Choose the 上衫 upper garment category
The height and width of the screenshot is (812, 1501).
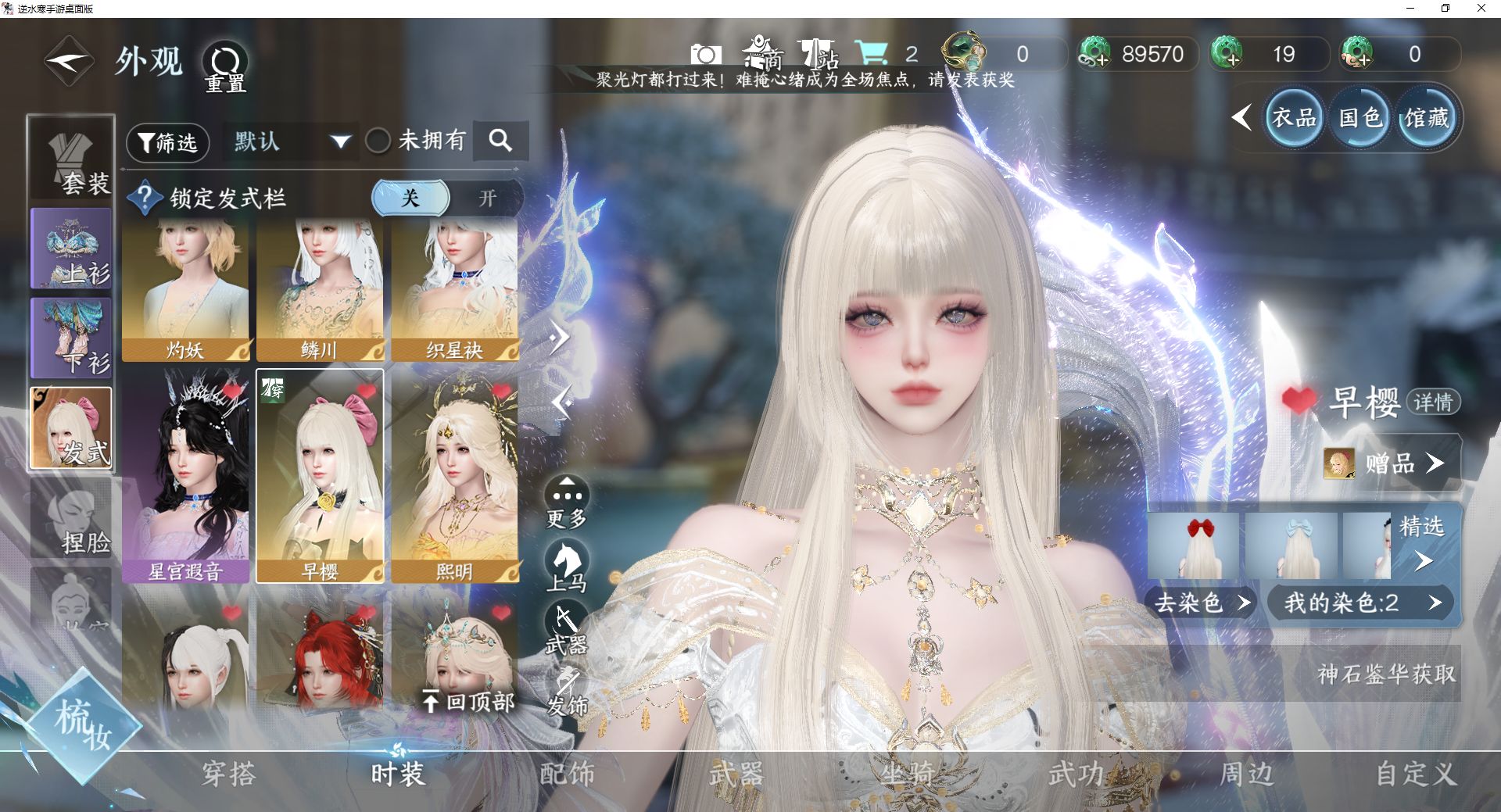point(71,249)
